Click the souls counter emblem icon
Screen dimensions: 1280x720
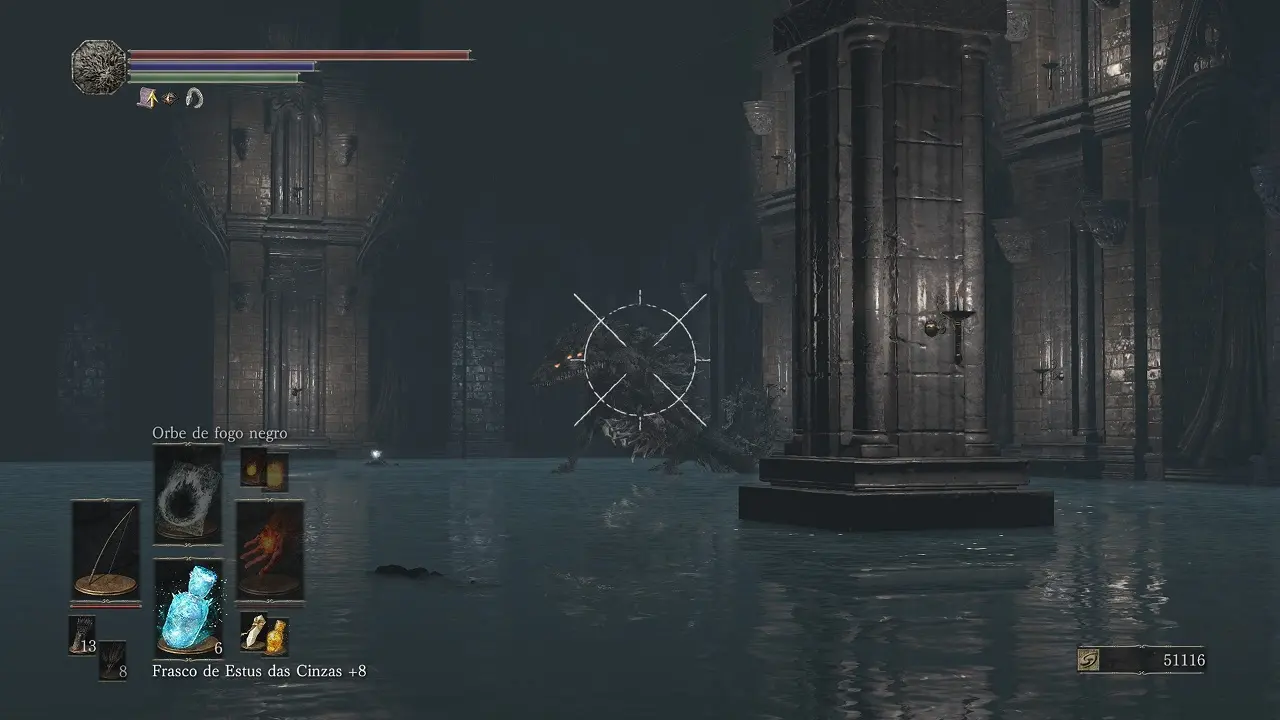click(1092, 660)
